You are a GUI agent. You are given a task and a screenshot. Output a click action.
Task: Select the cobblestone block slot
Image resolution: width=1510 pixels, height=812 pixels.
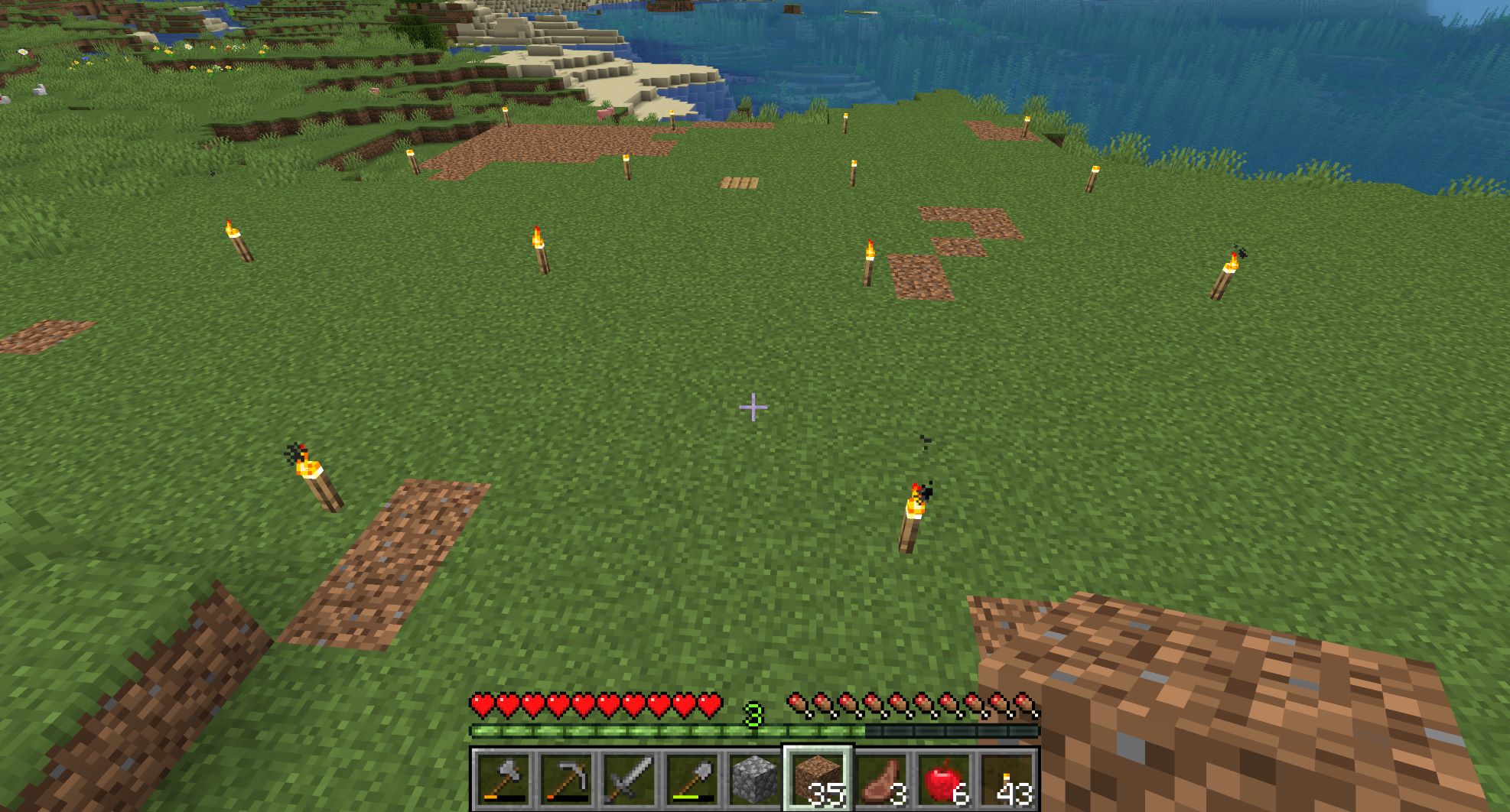754,779
